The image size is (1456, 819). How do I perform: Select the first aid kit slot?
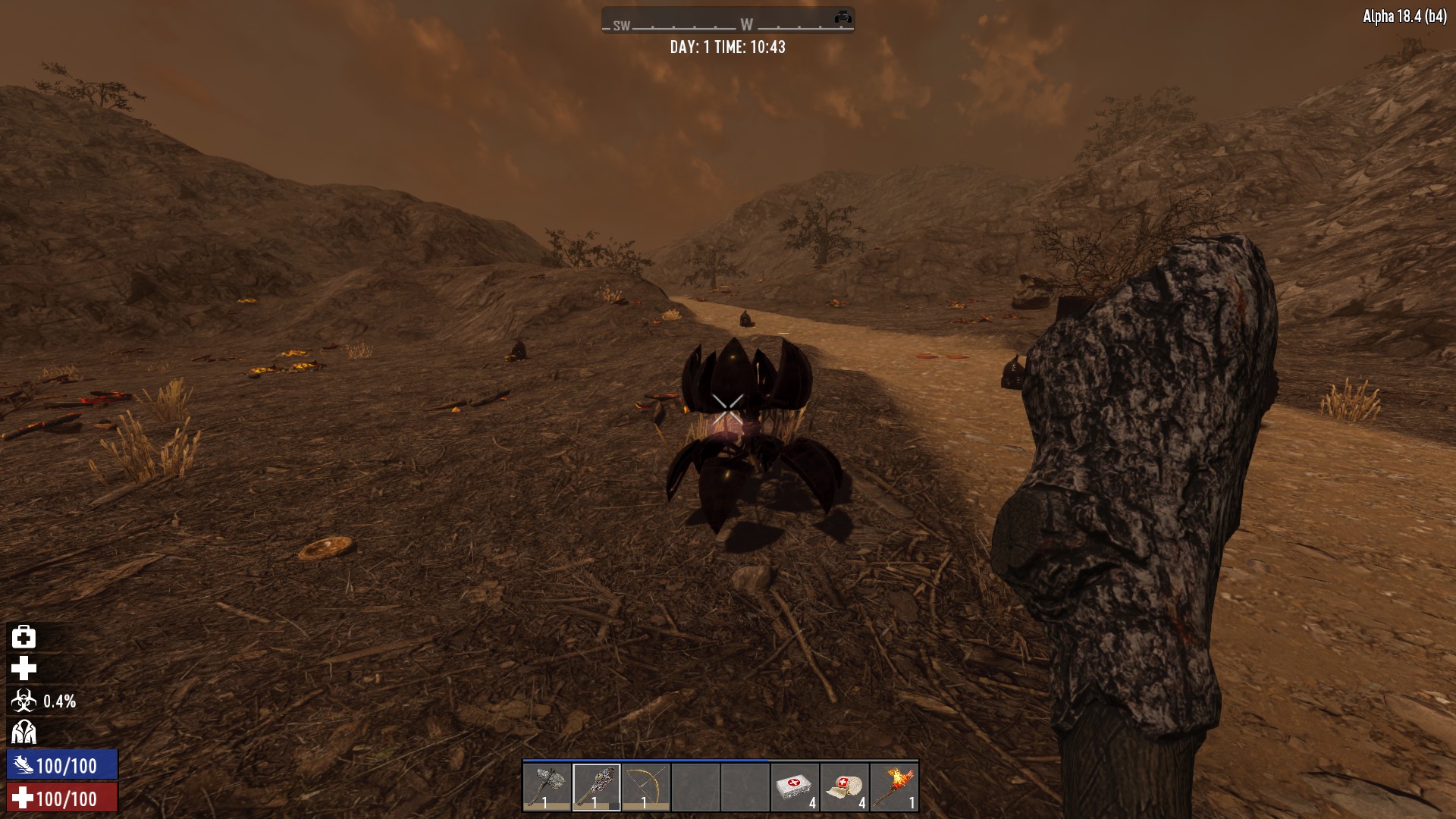(795, 788)
